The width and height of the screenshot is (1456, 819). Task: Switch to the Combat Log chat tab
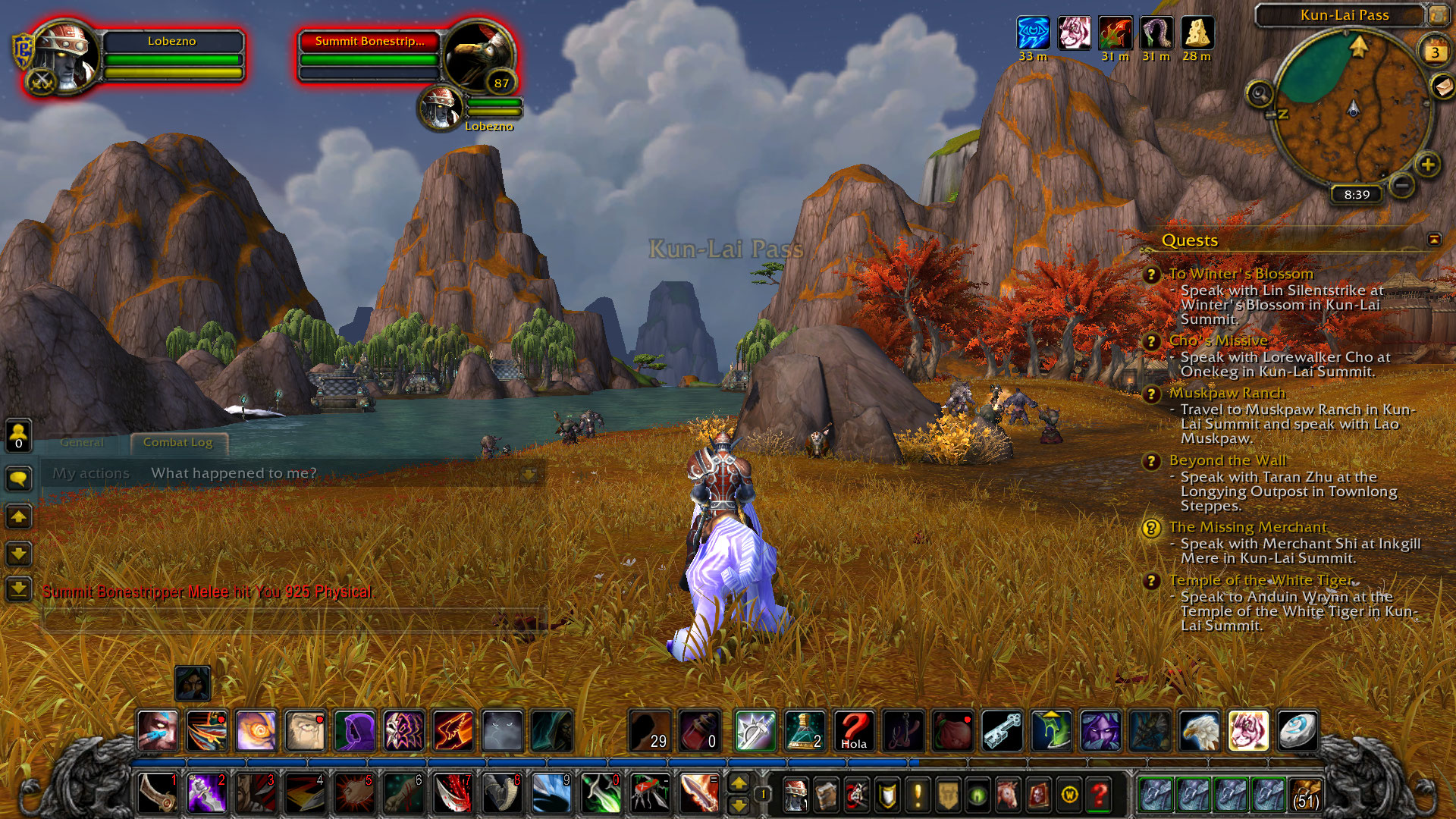coord(177,442)
